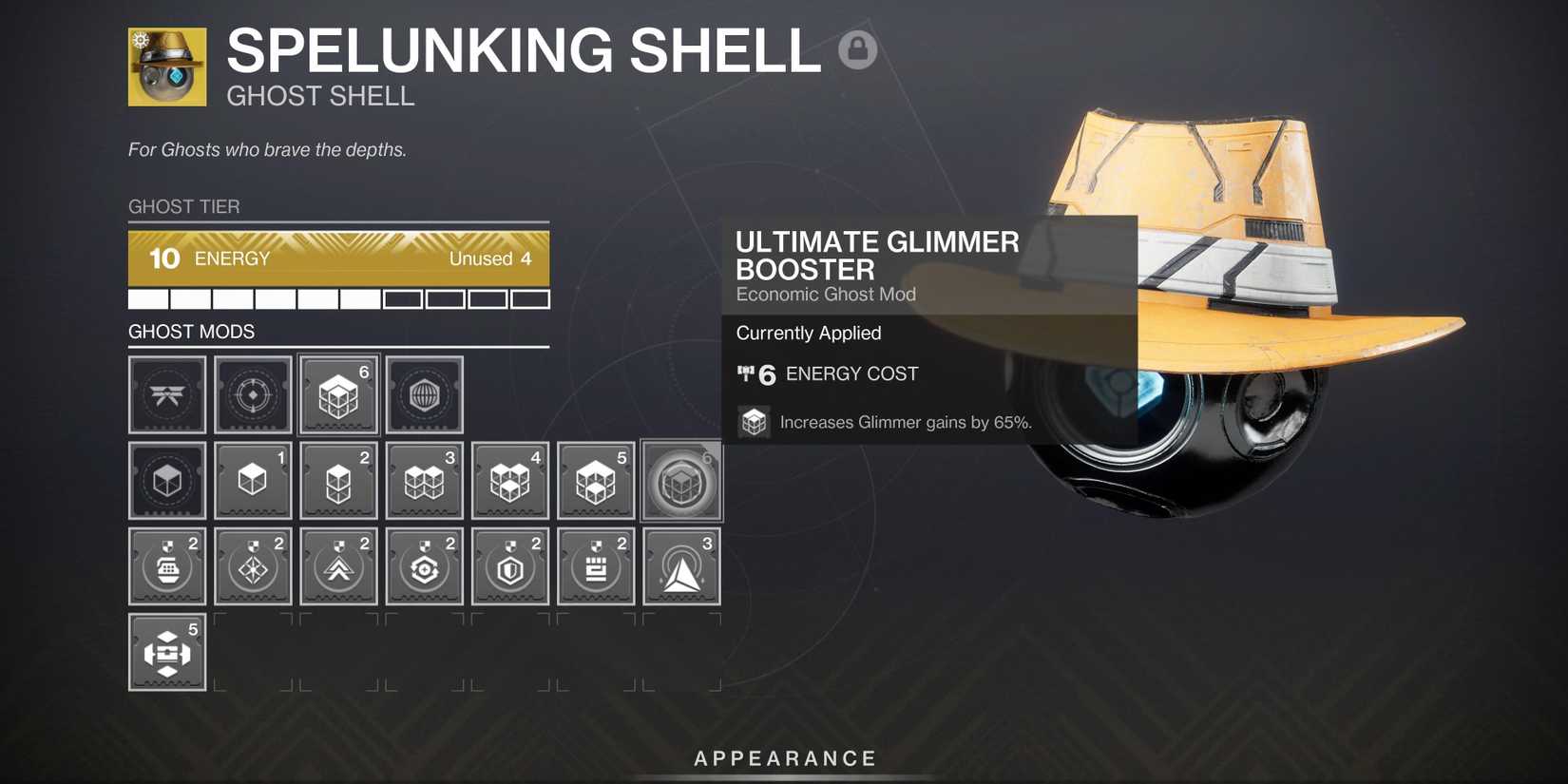Select the tier 5 Glimmer Booster mod

coord(595,480)
